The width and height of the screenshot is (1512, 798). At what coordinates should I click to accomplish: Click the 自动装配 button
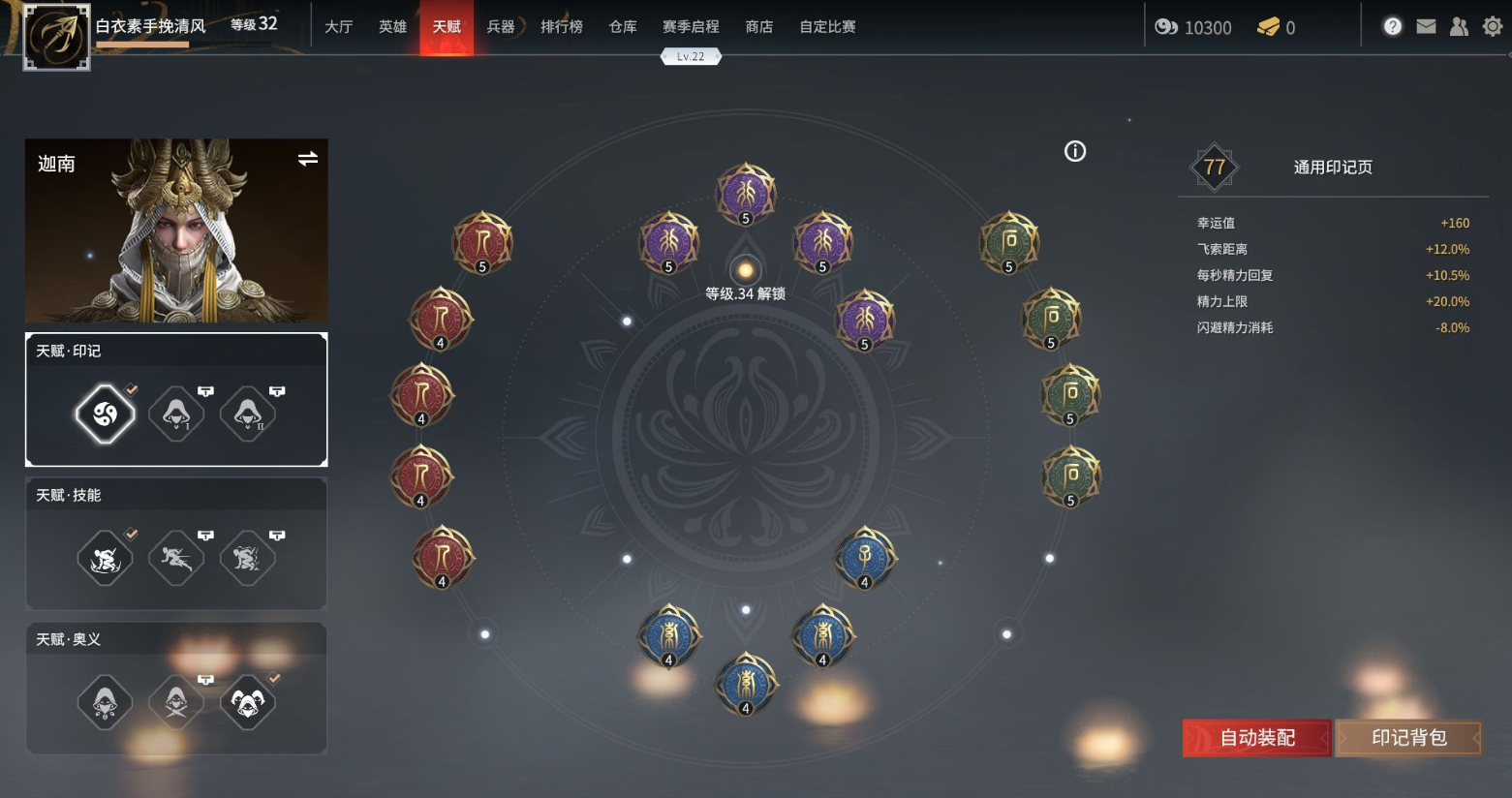pyautogui.click(x=1255, y=737)
